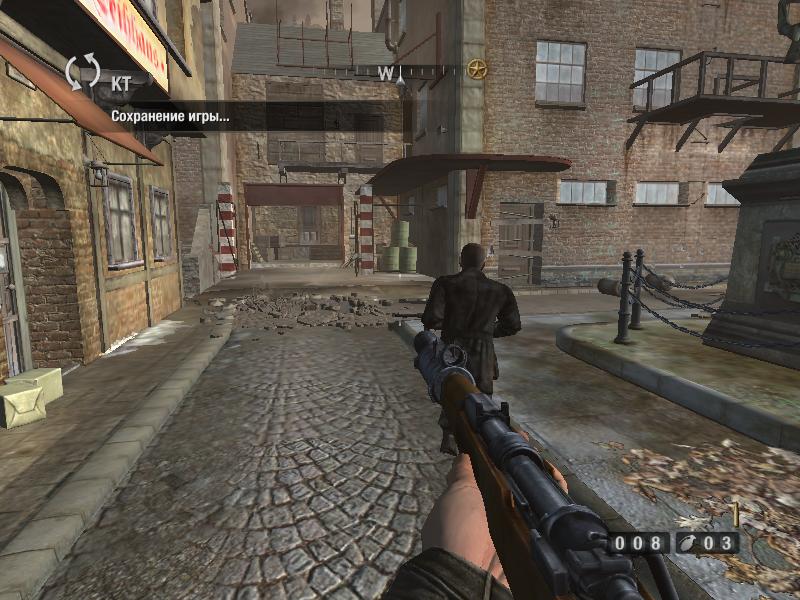This screenshot has width=800, height=600.
Task: Select the grenade icon in the HUD
Action: click(690, 544)
